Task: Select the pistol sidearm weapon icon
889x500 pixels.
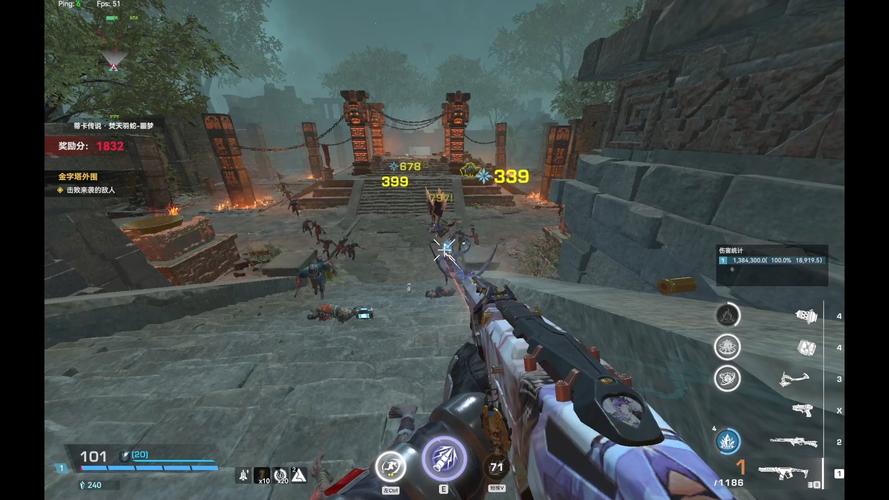Action: click(802, 409)
